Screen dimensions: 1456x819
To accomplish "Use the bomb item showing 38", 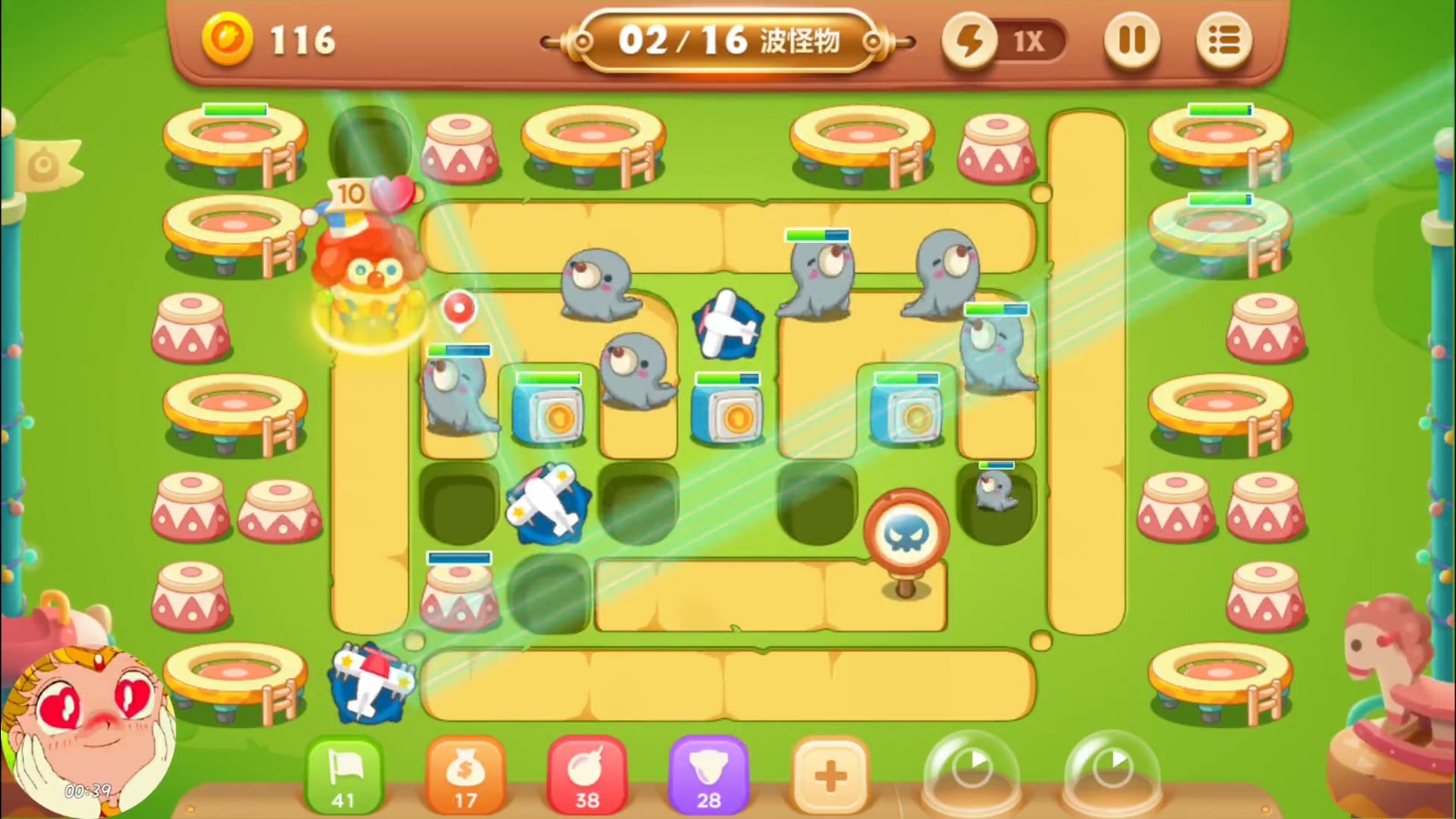I will pos(587,774).
